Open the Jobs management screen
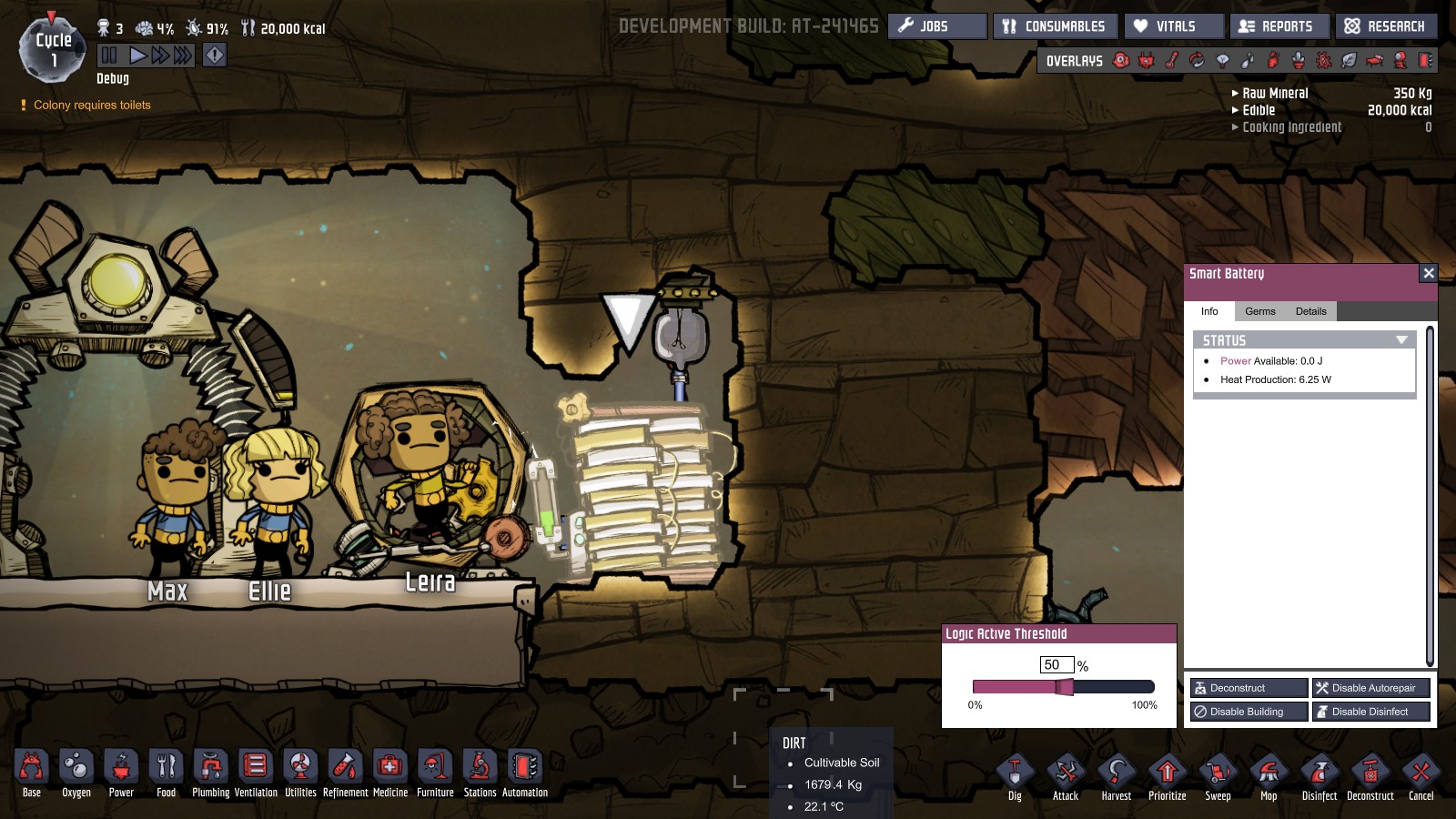The height and width of the screenshot is (819, 1456). (x=936, y=26)
